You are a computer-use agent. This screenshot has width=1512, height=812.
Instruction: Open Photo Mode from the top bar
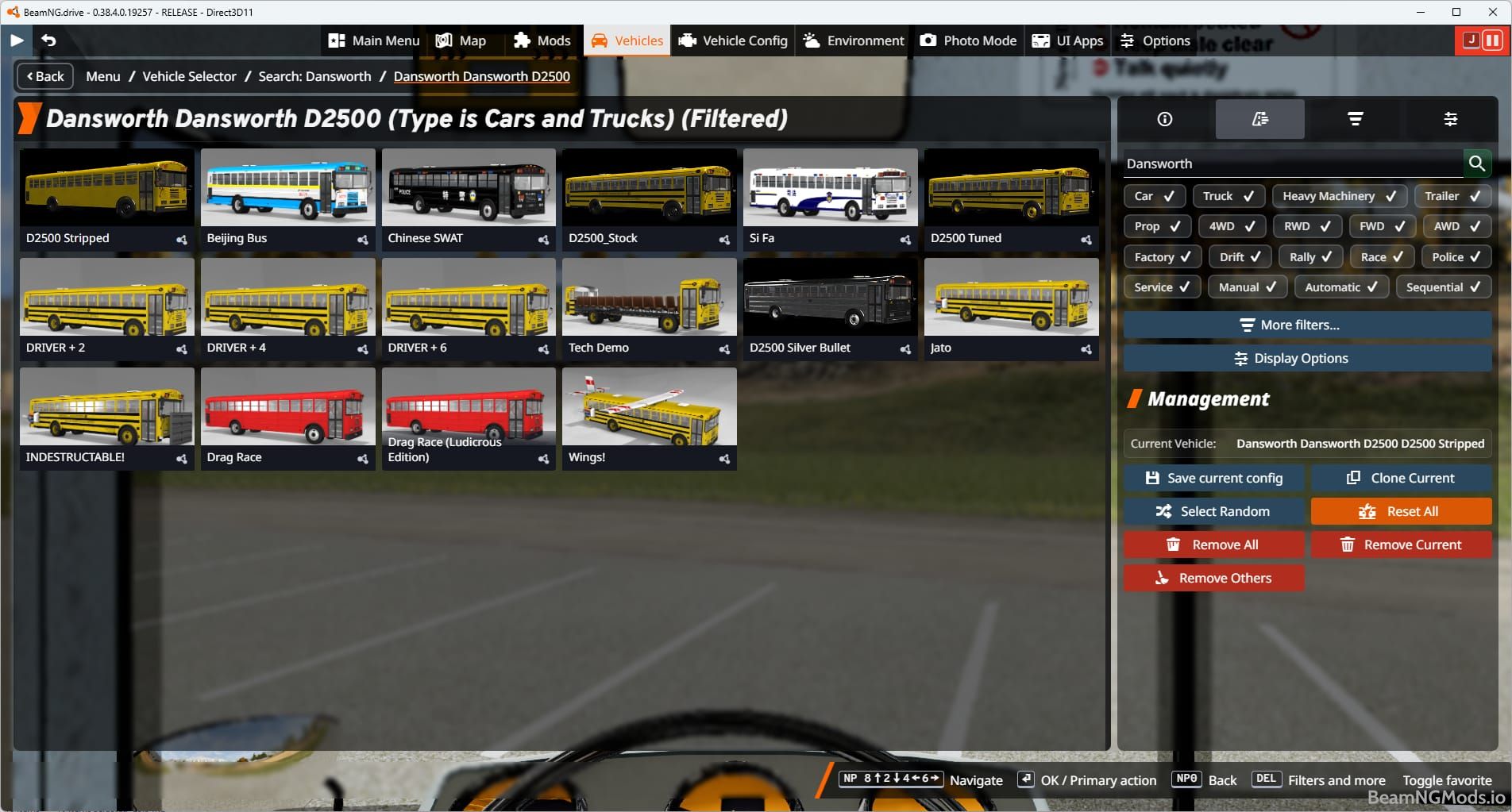point(966,40)
